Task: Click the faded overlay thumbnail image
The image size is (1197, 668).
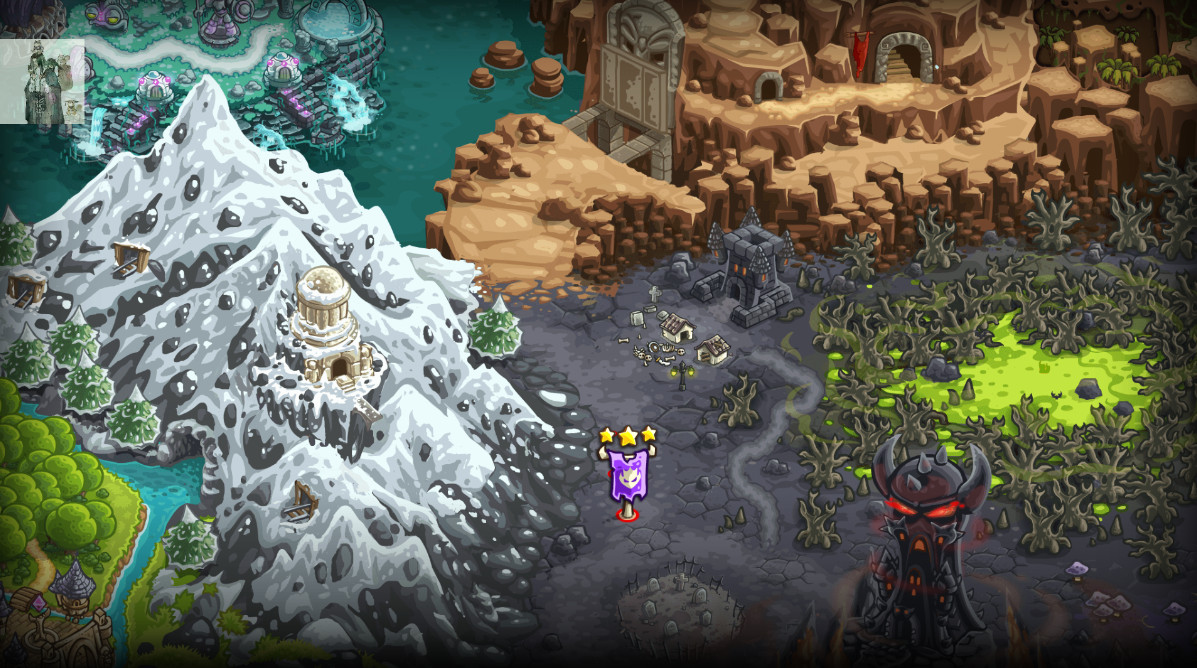Action: [42, 82]
